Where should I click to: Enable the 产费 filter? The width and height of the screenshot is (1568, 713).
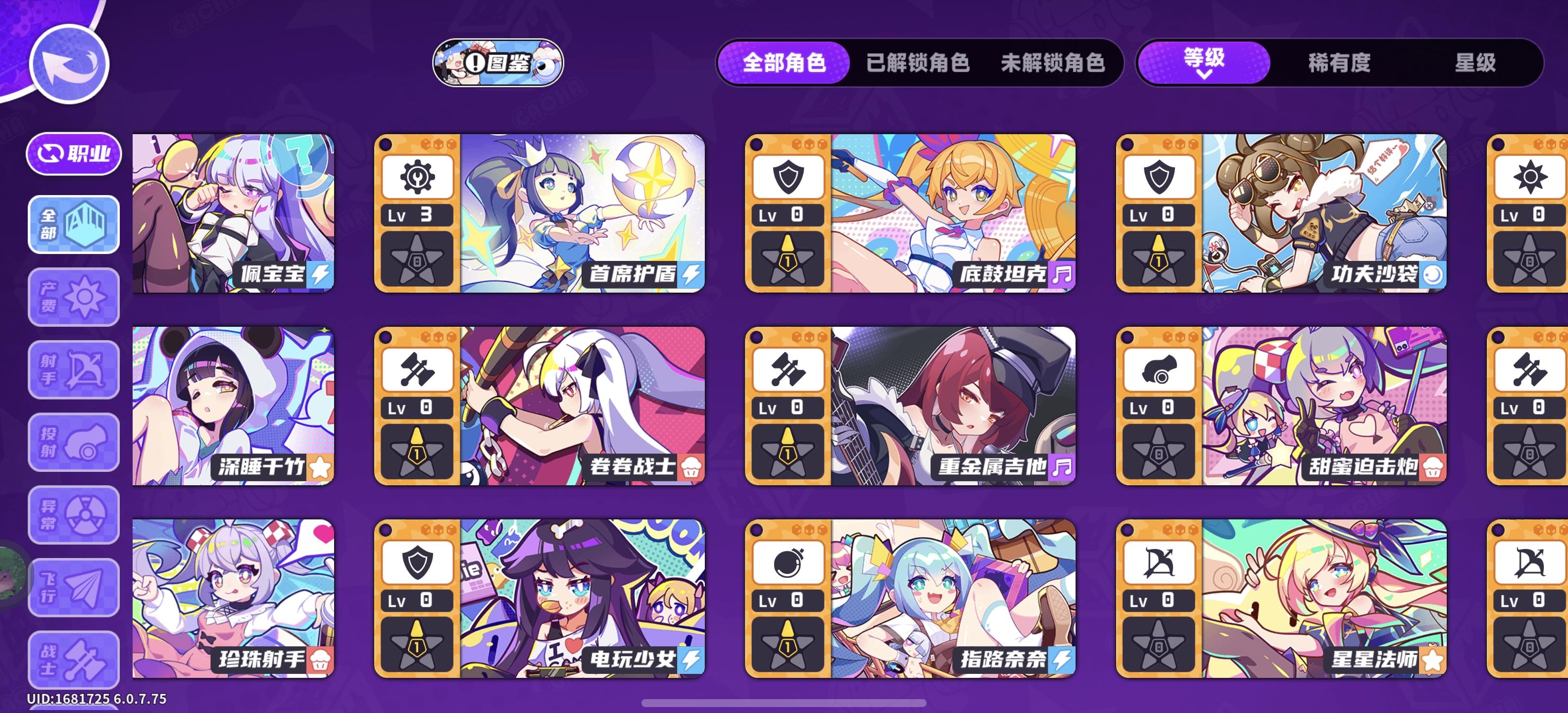[73, 298]
